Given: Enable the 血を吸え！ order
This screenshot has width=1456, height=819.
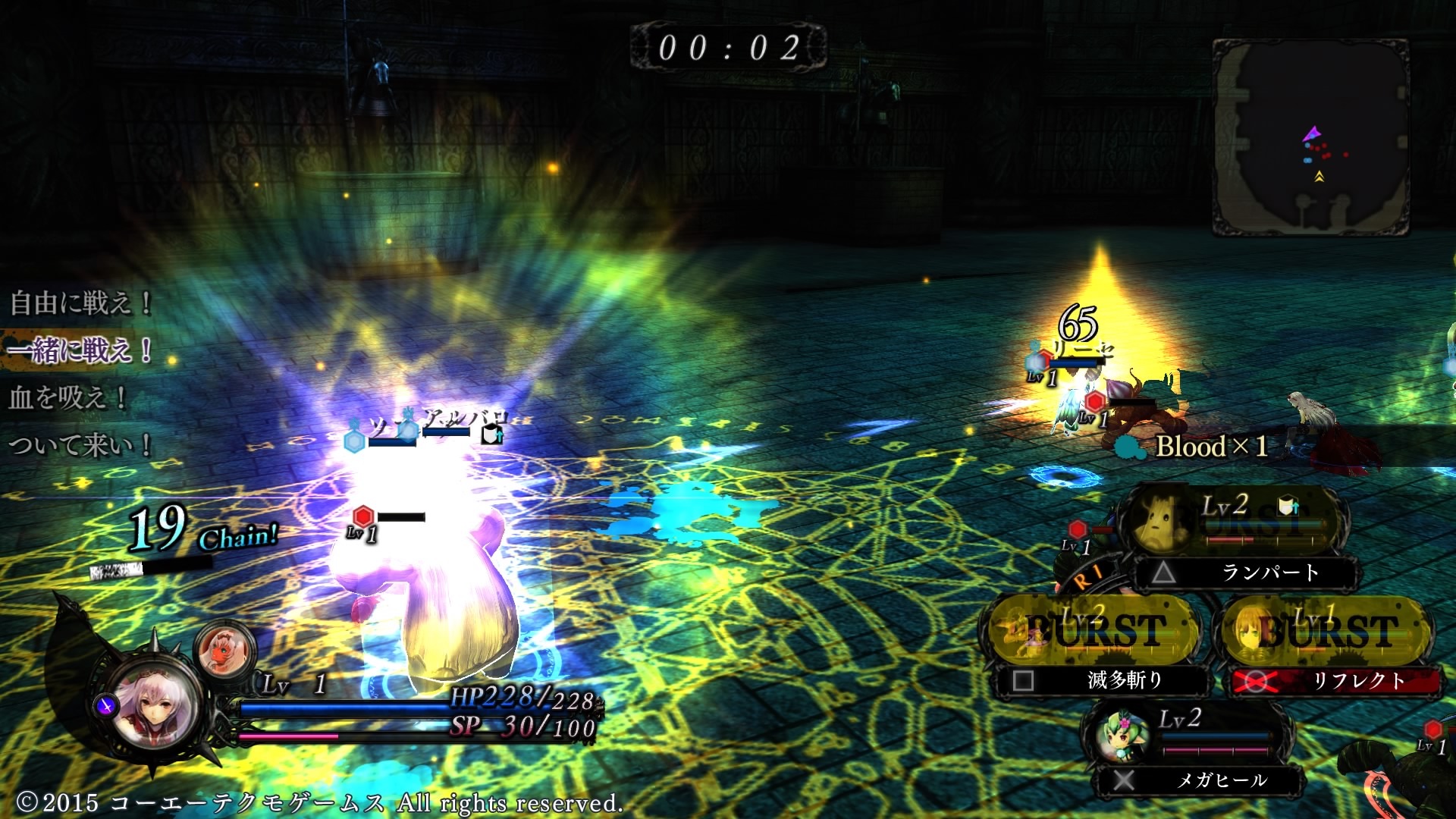Looking at the screenshot, I should click(x=68, y=400).
